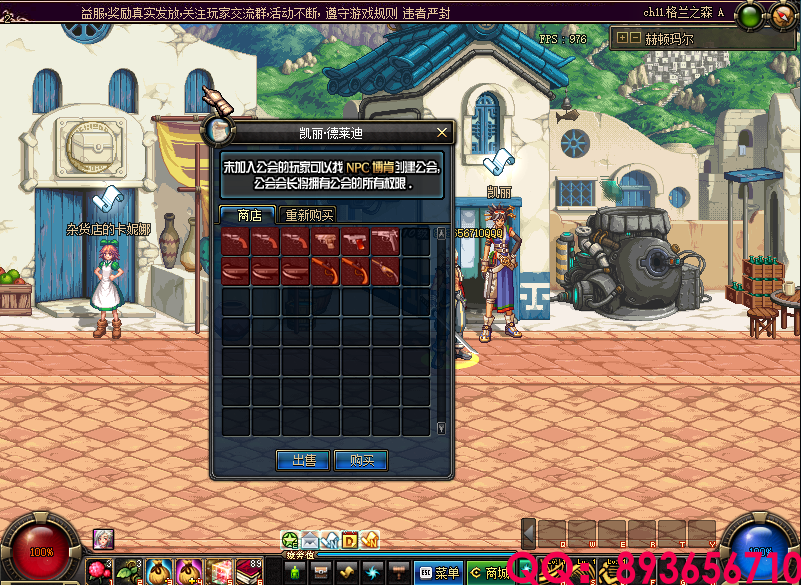Switch to the 重新购买 tab
Screen dimensions: 801x585
(x=309, y=215)
